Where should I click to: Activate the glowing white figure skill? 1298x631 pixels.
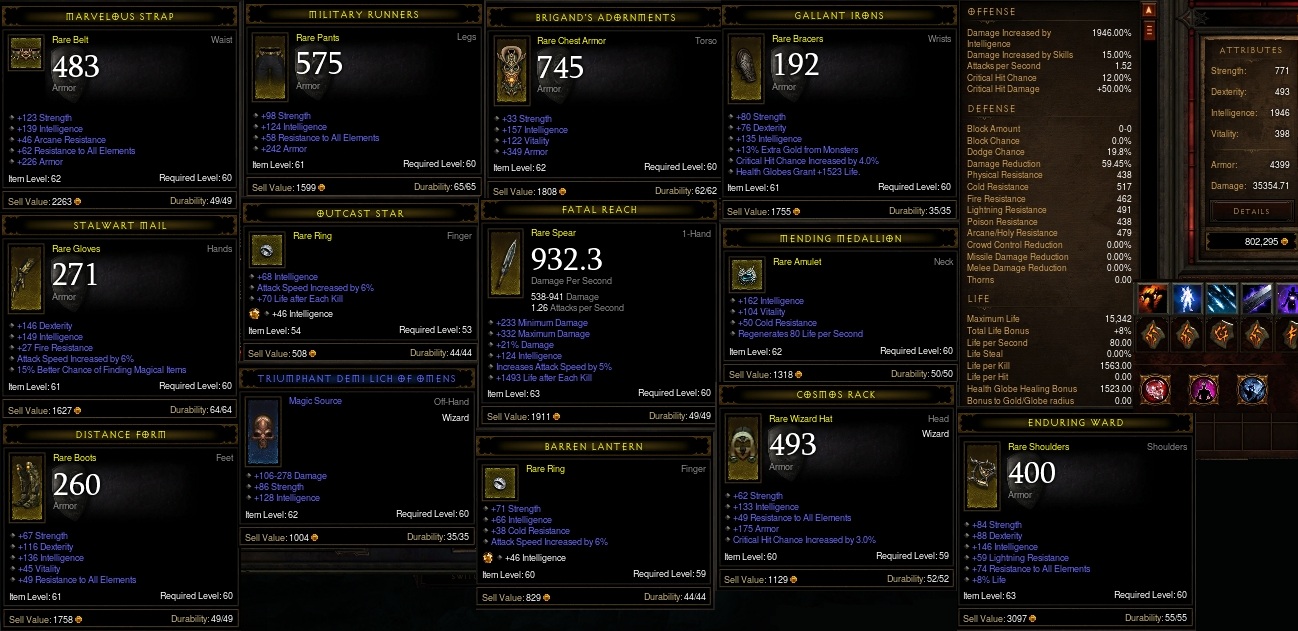1189,298
